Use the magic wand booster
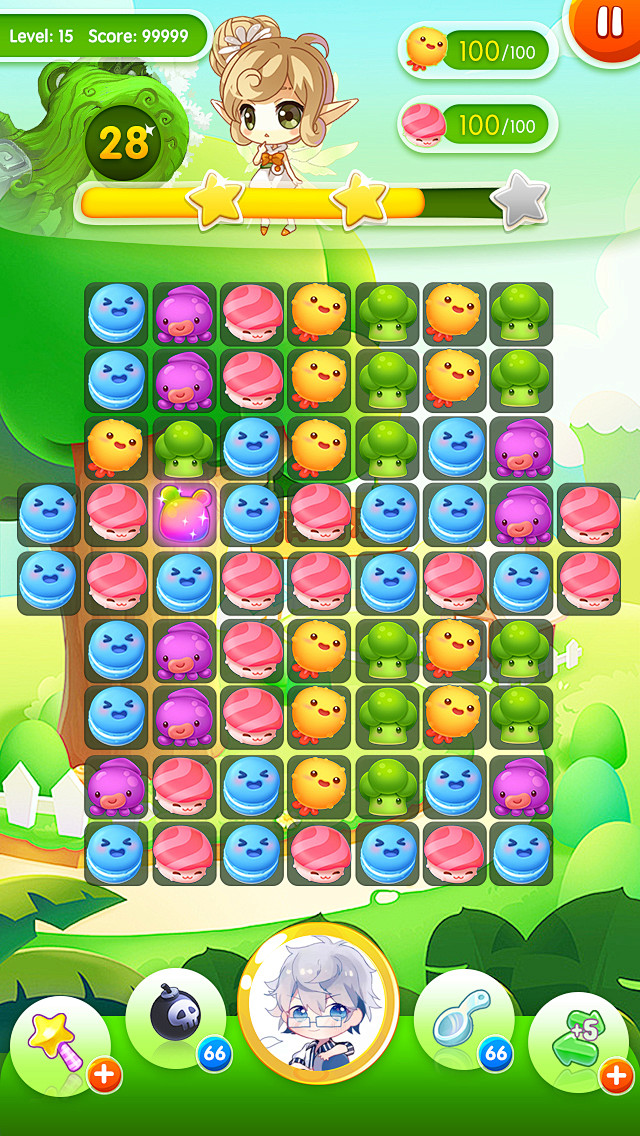640x1136 pixels. point(57,1042)
